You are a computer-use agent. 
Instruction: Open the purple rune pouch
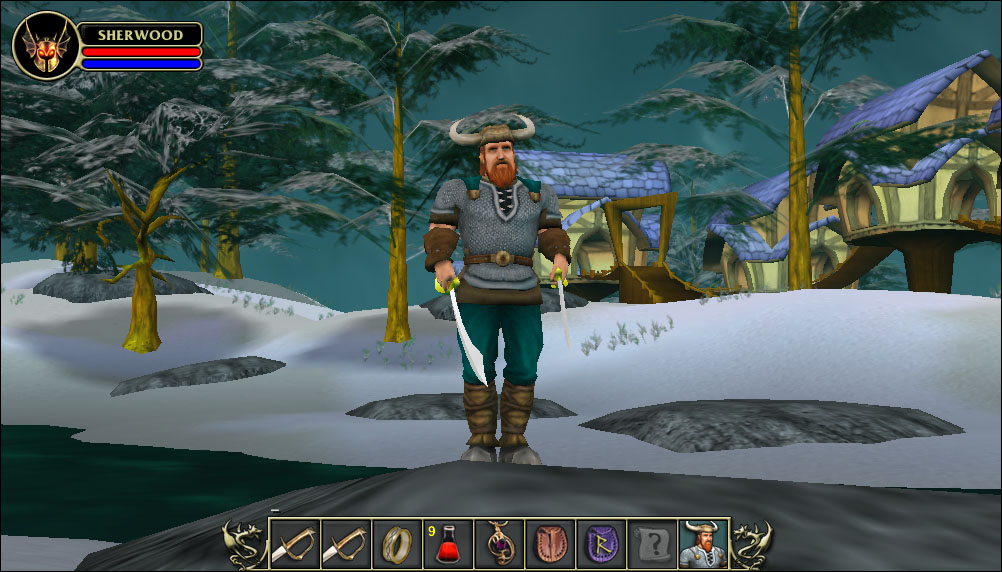click(601, 543)
